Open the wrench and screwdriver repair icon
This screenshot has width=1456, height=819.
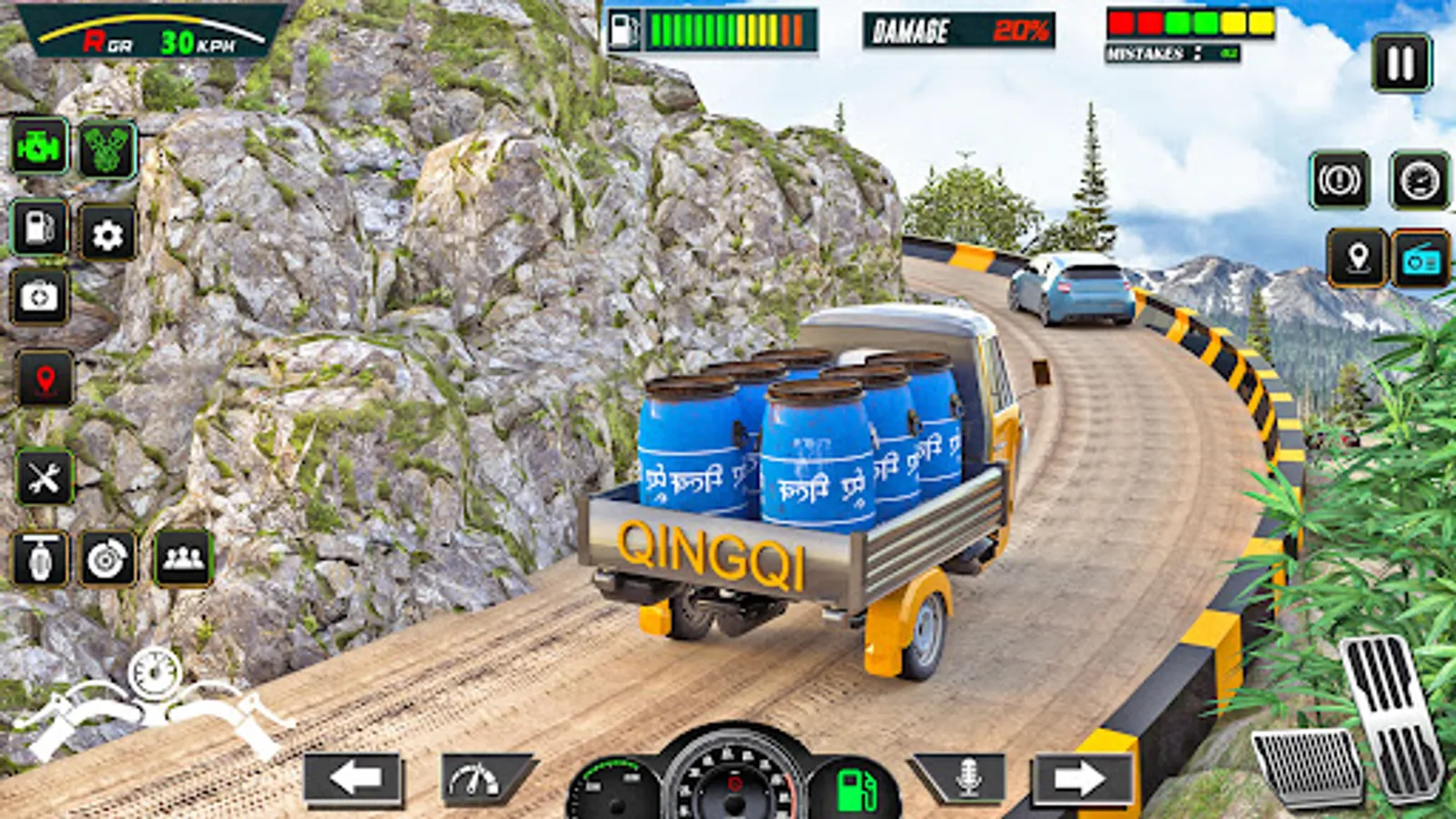(x=44, y=477)
